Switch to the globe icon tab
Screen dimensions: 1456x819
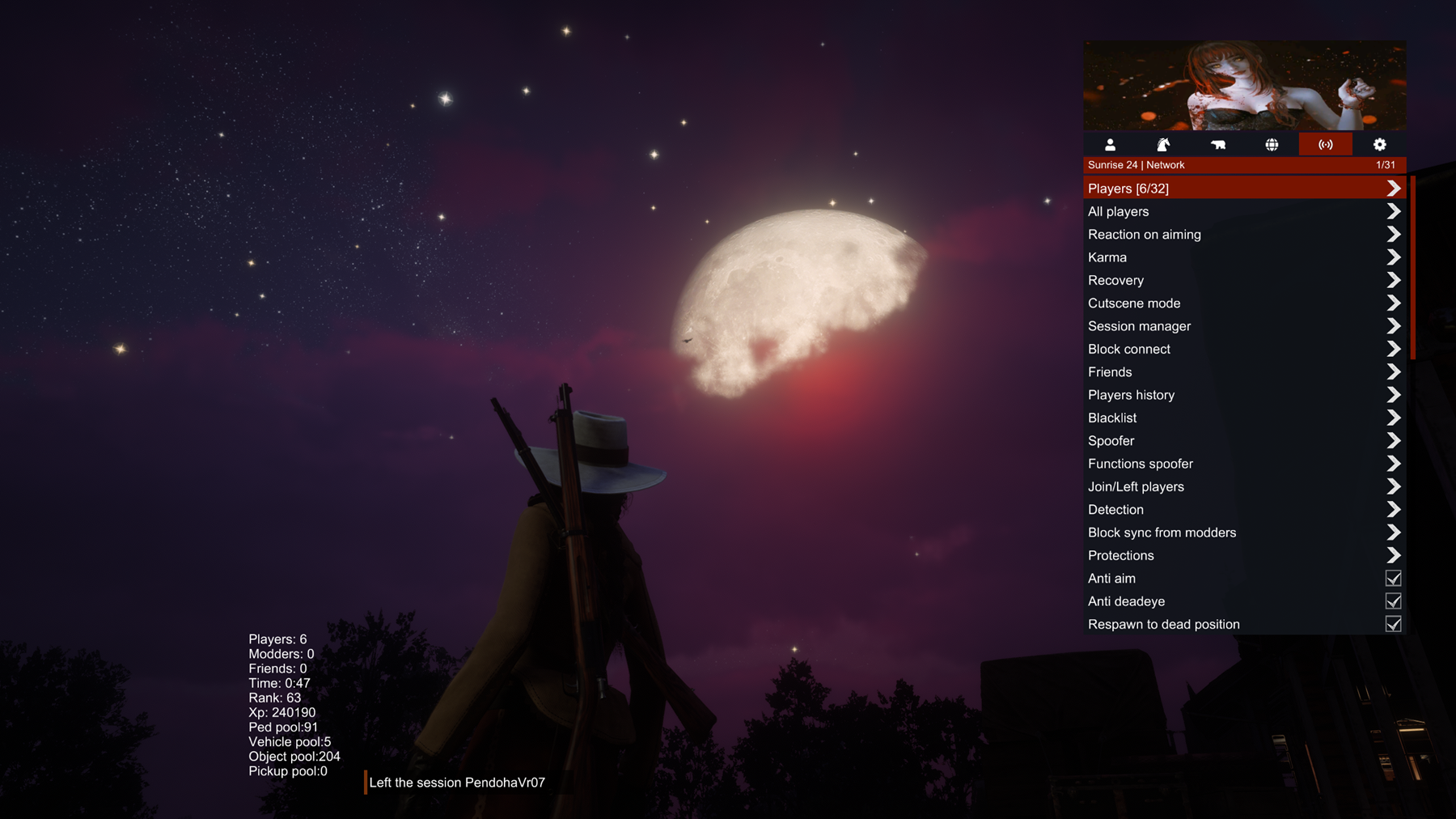click(1272, 145)
